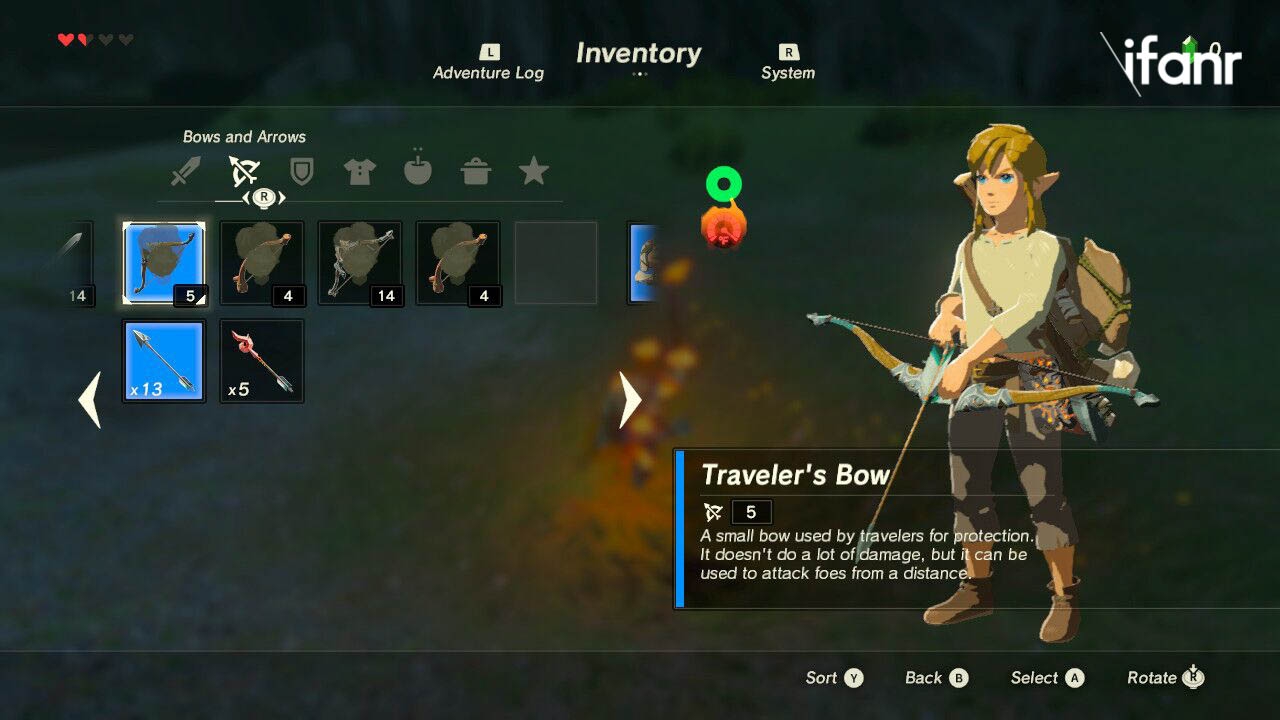Choose the bone bow with 14 attack

click(x=360, y=263)
